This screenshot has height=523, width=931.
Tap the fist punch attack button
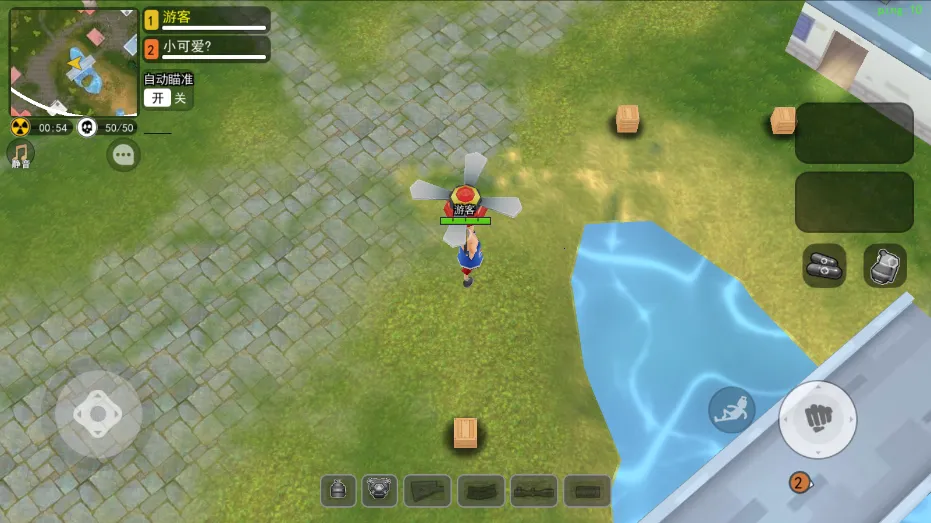817,417
